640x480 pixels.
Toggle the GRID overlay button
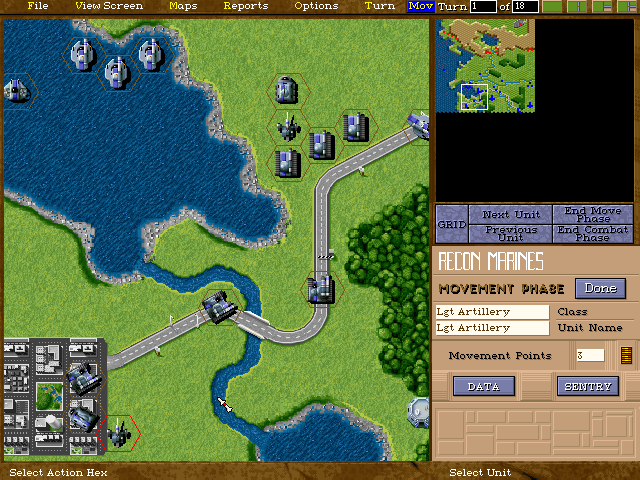452,223
